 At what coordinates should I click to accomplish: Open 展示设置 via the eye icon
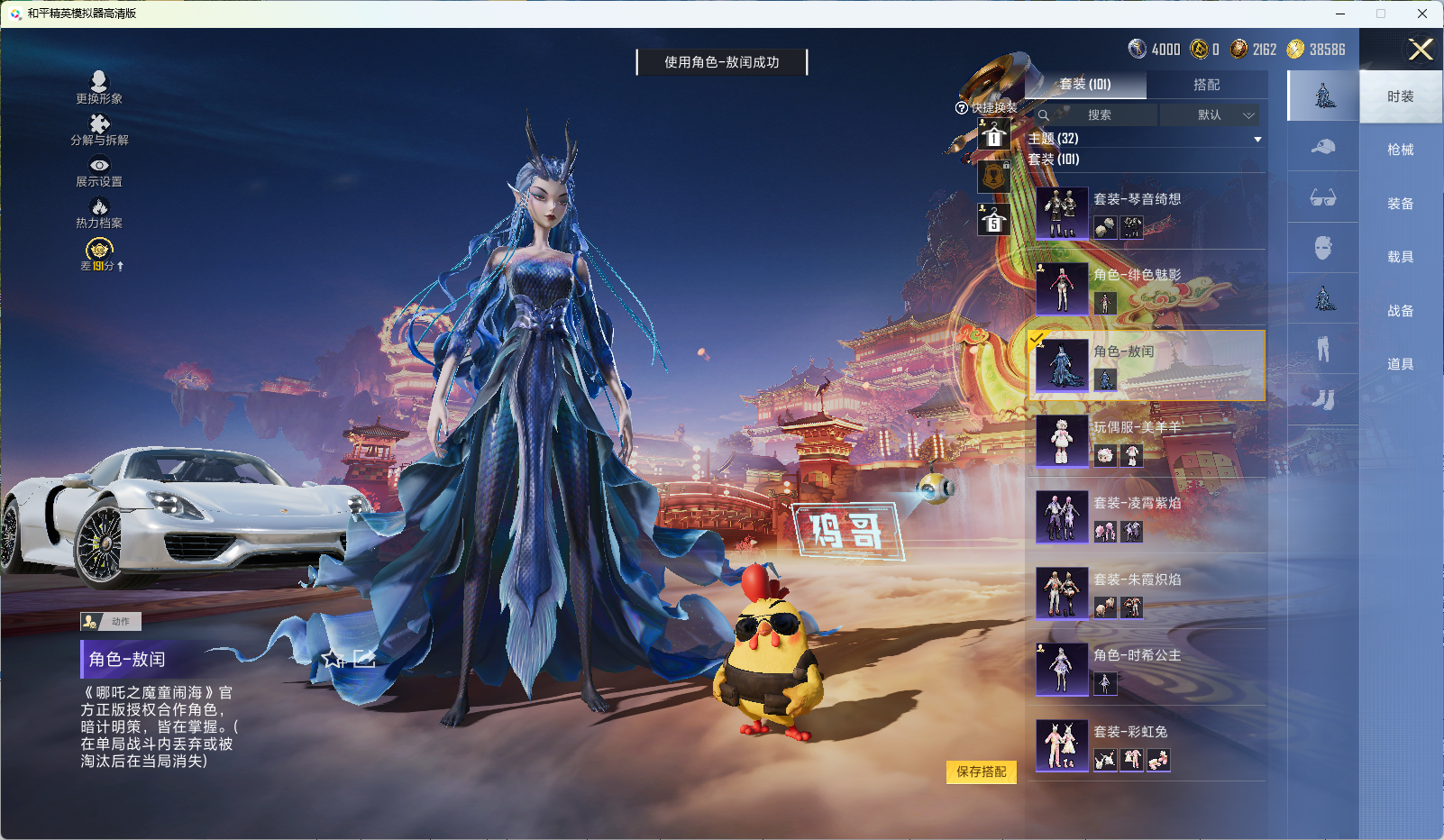(x=99, y=167)
